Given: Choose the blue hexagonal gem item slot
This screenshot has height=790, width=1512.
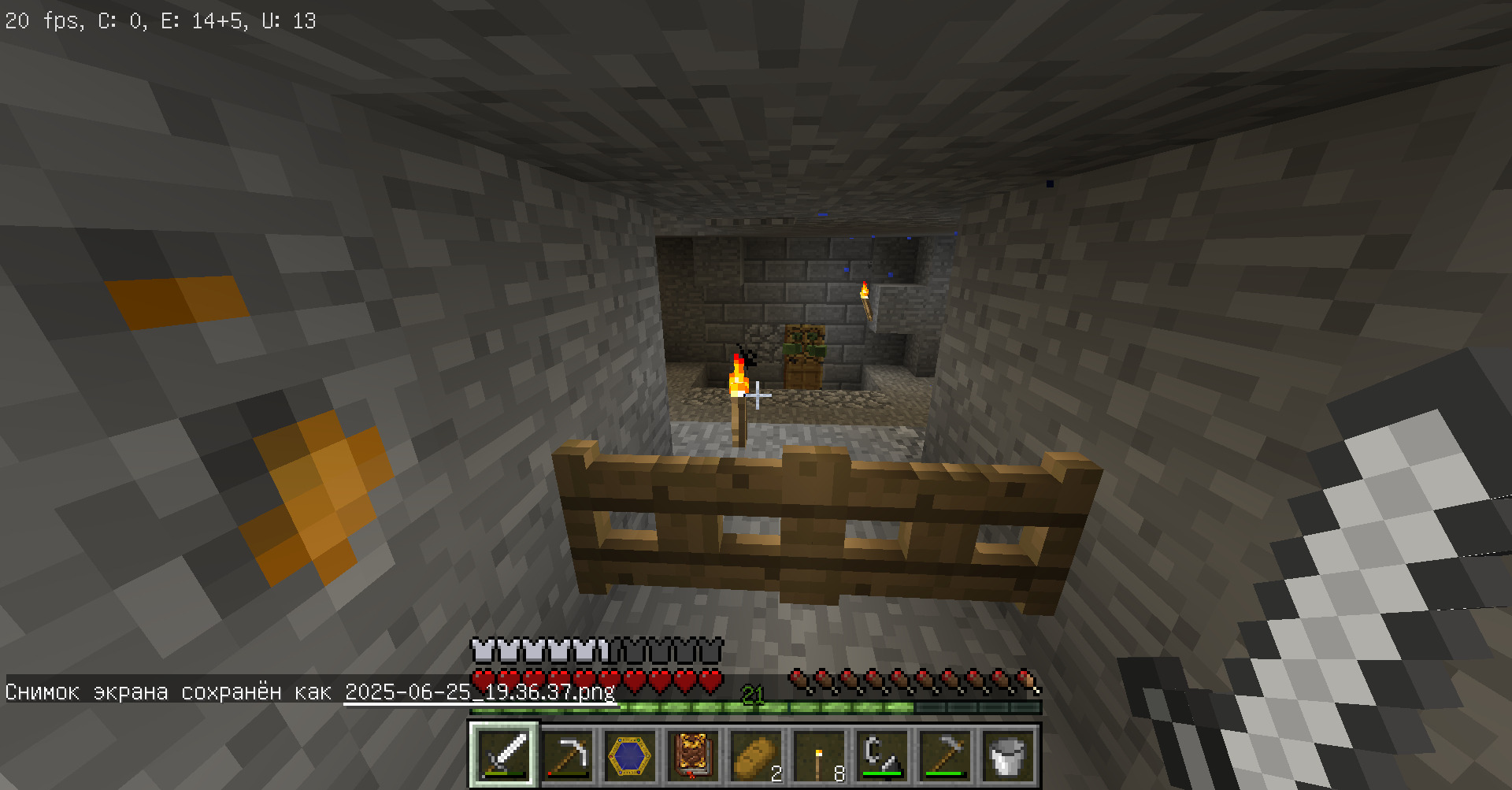Looking at the screenshot, I should pyautogui.click(x=630, y=755).
